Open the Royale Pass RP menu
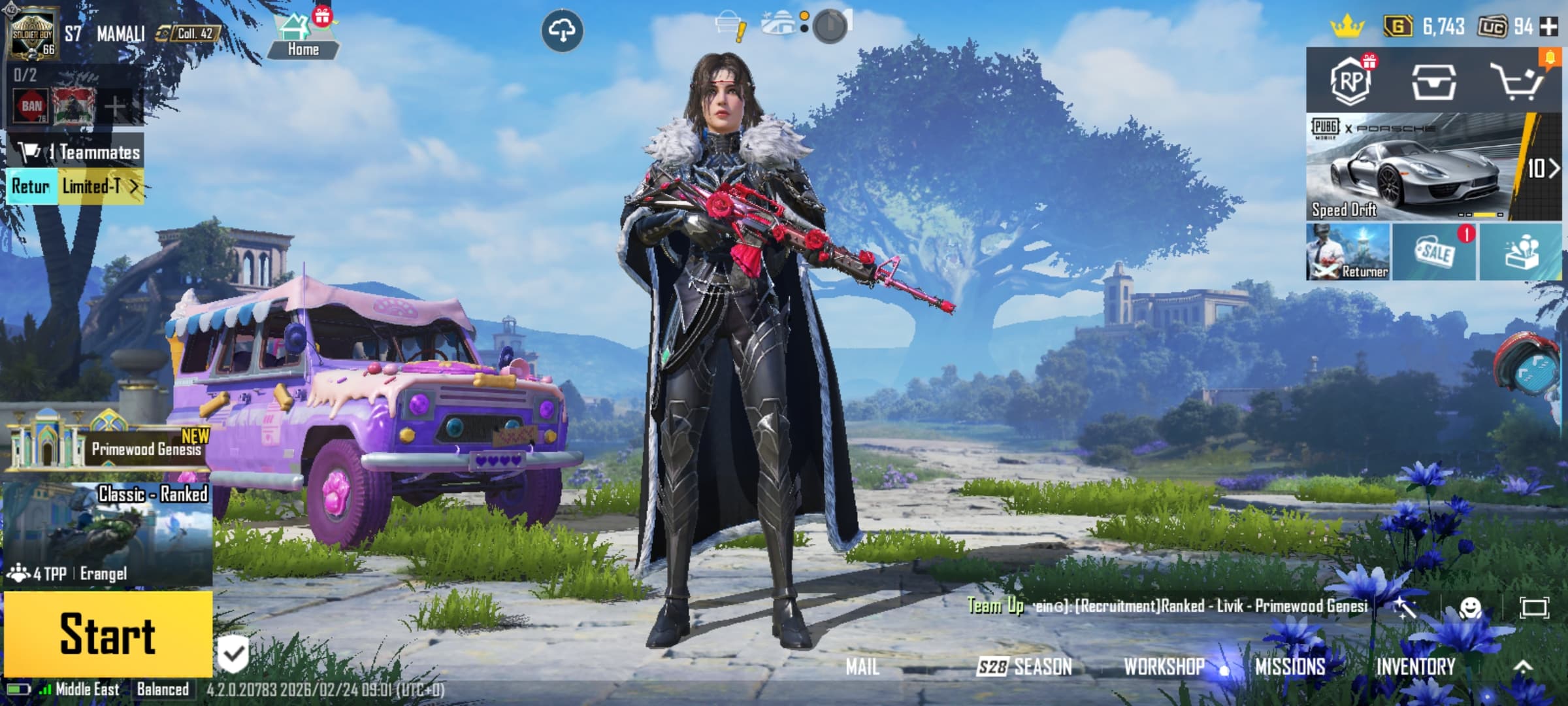This screenshot has width=1568, height=706. [x=1350, y=81]
